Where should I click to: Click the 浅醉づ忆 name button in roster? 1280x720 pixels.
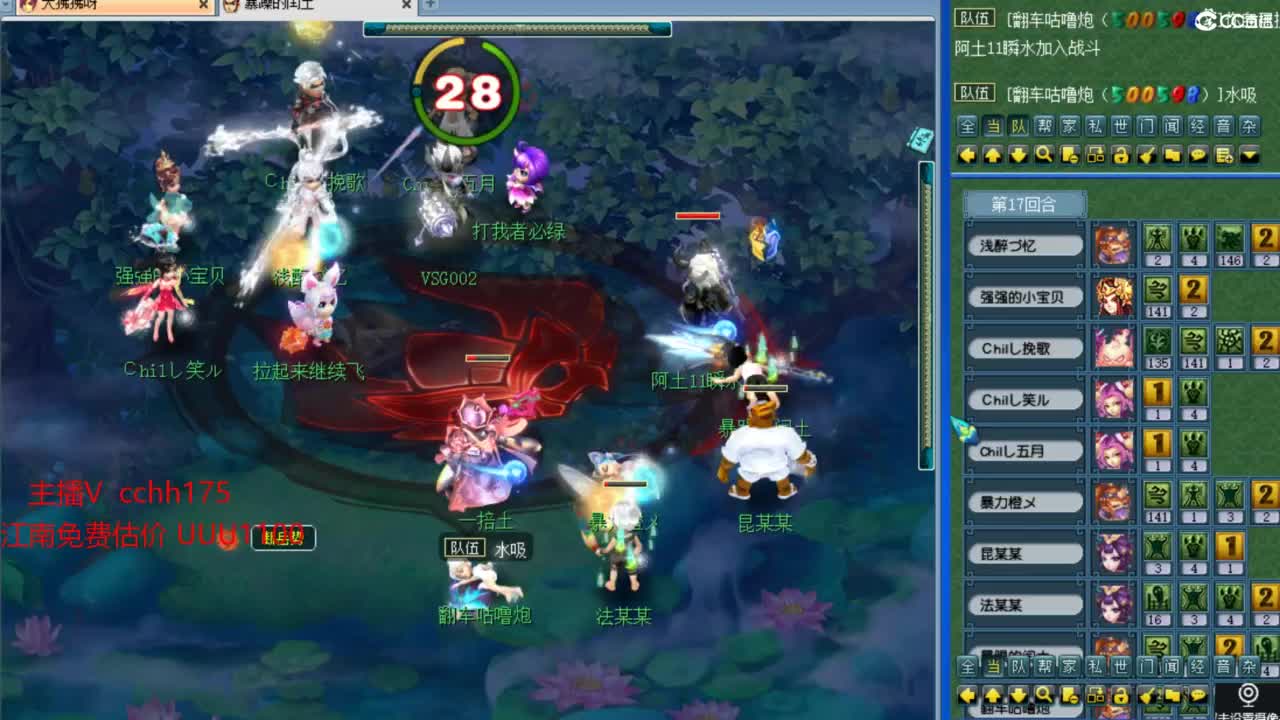coord(1024,243)
